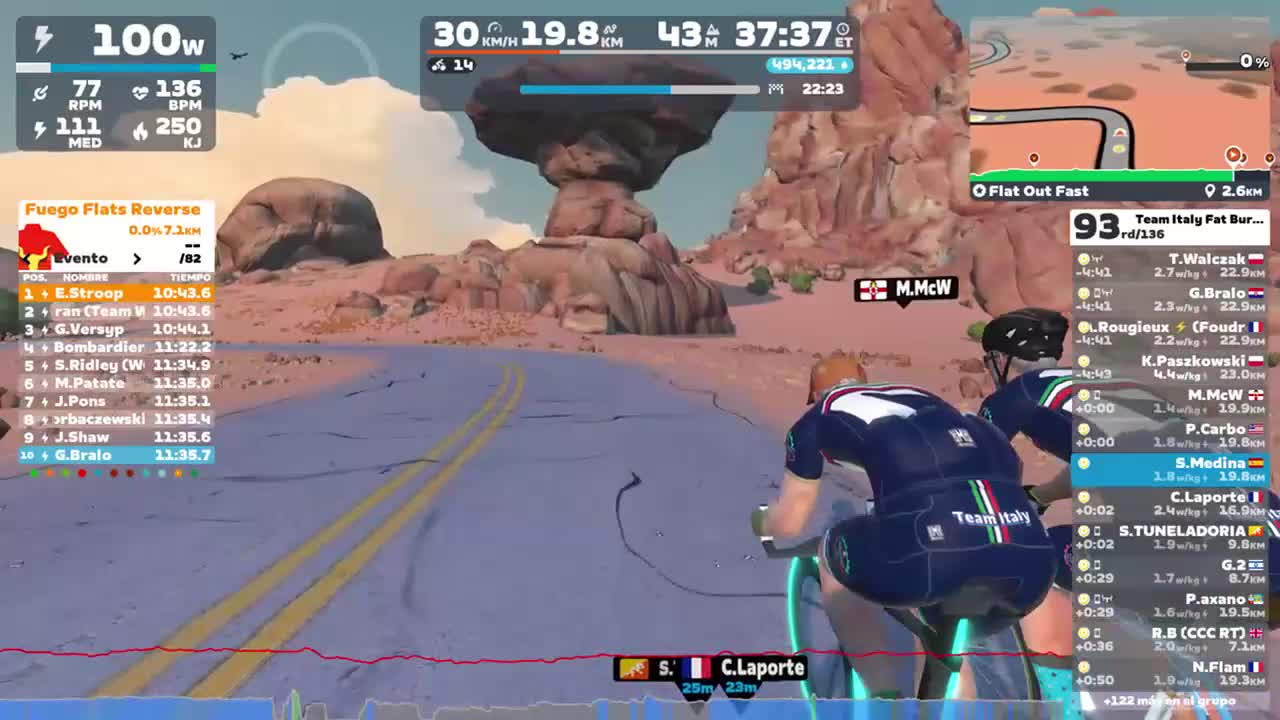Screen dimensions: 1280x720
Task: Click C.Laporte's name plate above the rider
Action: coord(762,668)
